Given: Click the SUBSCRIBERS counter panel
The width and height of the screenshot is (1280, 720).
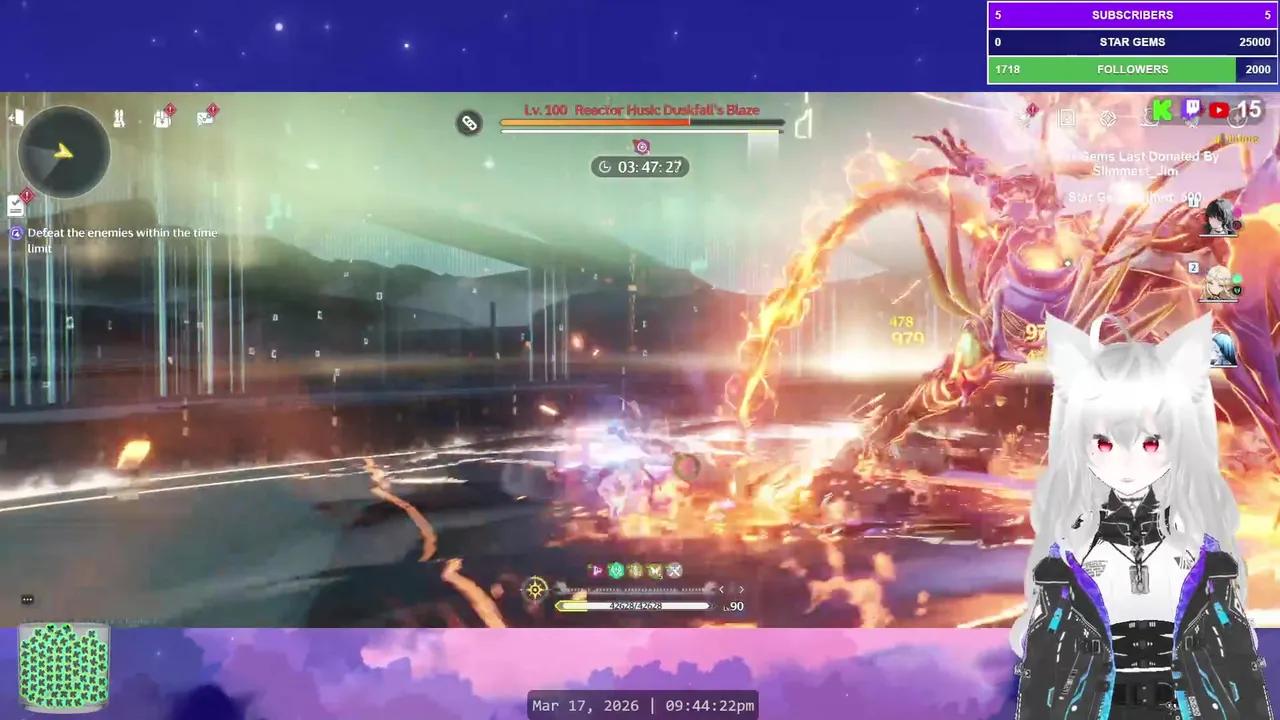Looking at the screenshot, I should click(x=1132, y=14).
